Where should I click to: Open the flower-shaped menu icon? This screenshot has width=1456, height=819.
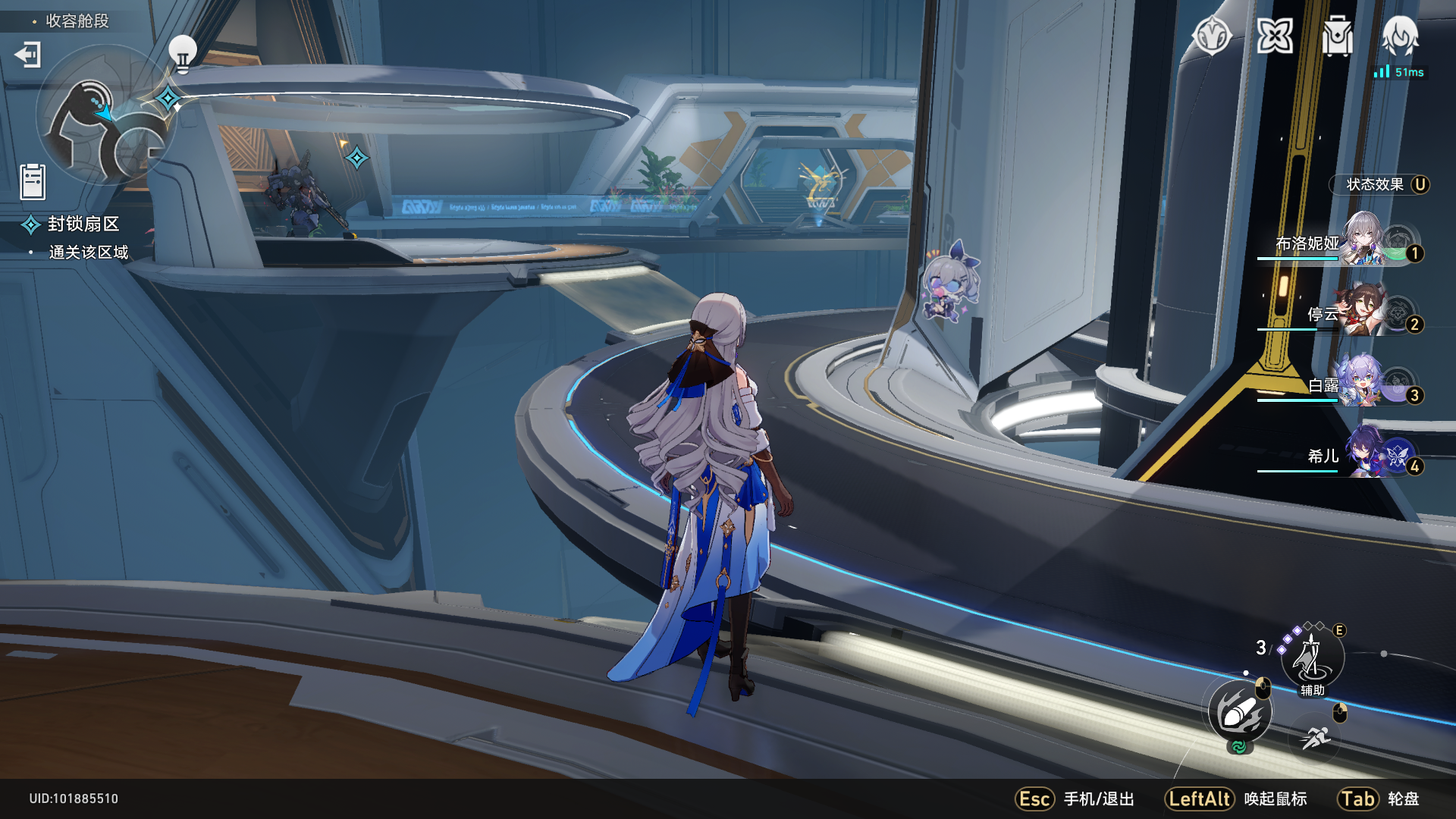(1275, 36)
